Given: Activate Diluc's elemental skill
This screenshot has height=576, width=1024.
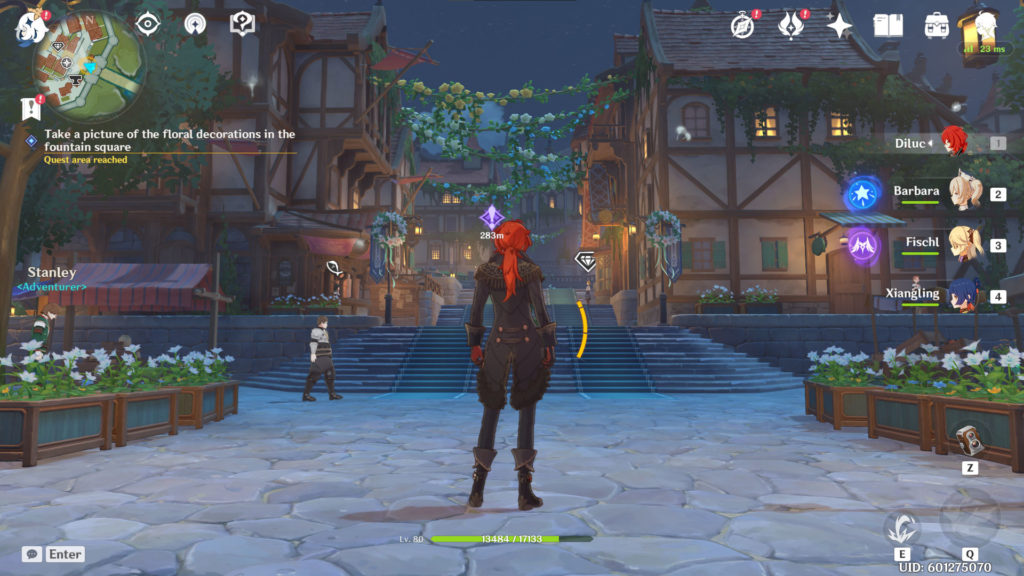Looking at the screenshot, I should click(902, 526).
